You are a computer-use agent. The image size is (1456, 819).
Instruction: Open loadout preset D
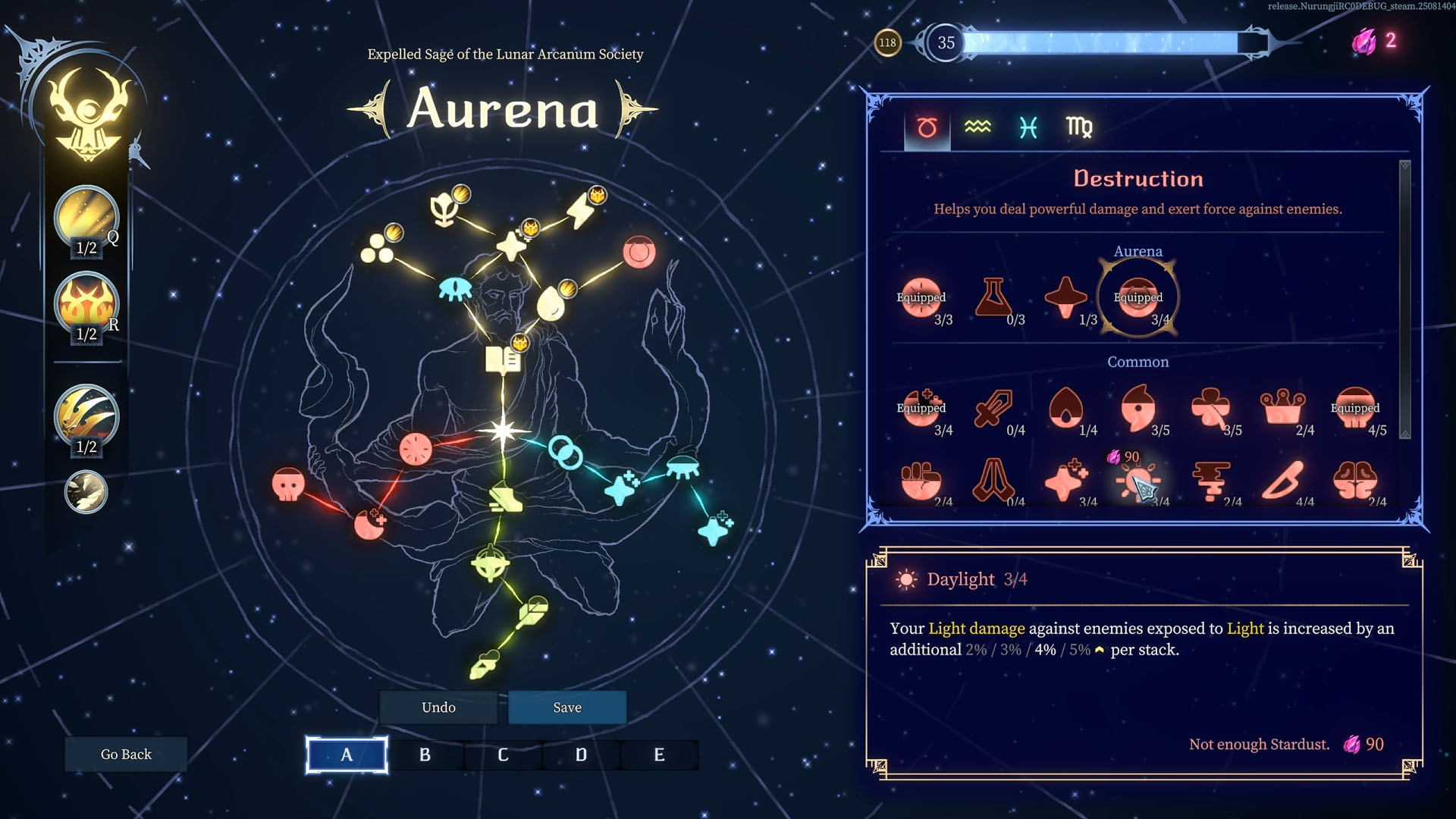point(581,755)
